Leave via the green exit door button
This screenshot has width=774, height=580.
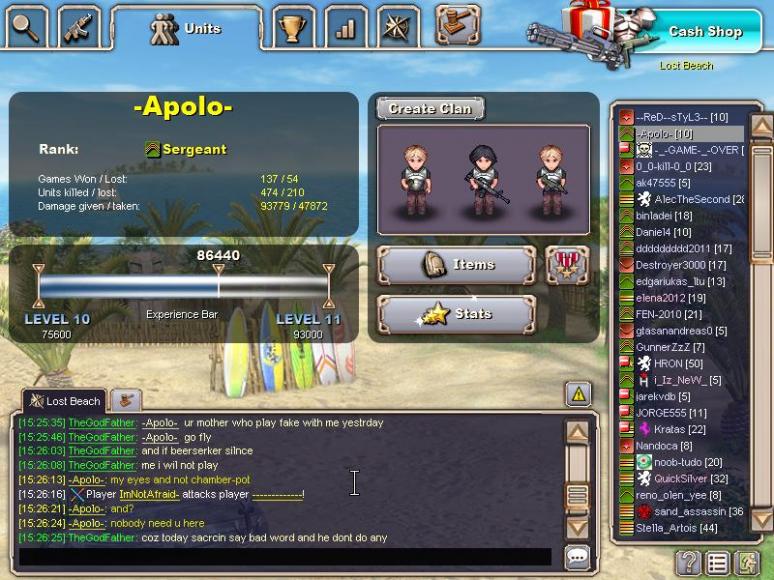click(x=747, y=562)
